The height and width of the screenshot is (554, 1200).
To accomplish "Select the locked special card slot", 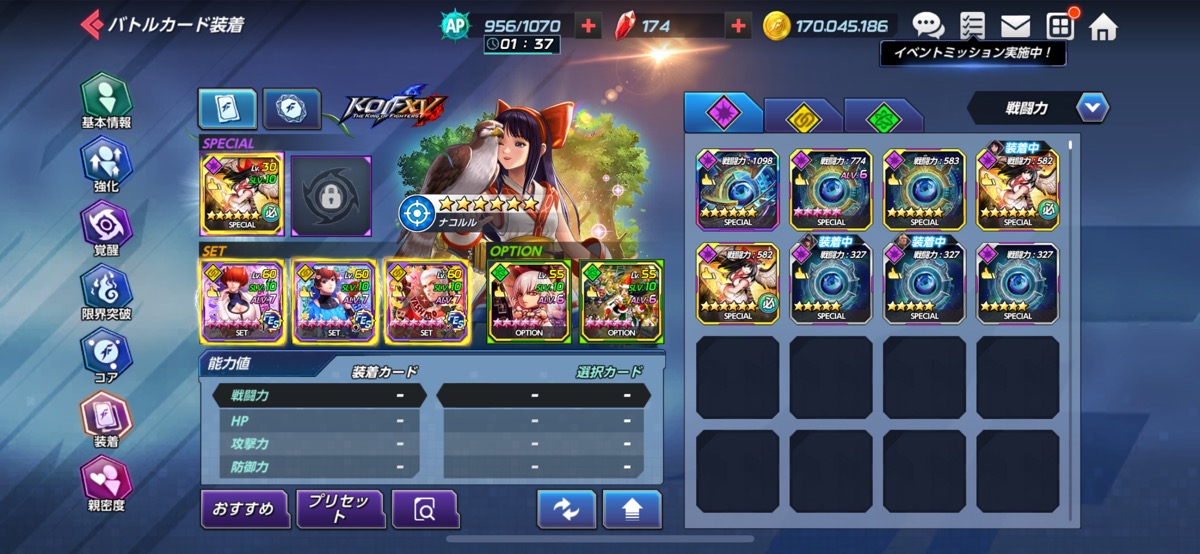I will pos(331,192).
